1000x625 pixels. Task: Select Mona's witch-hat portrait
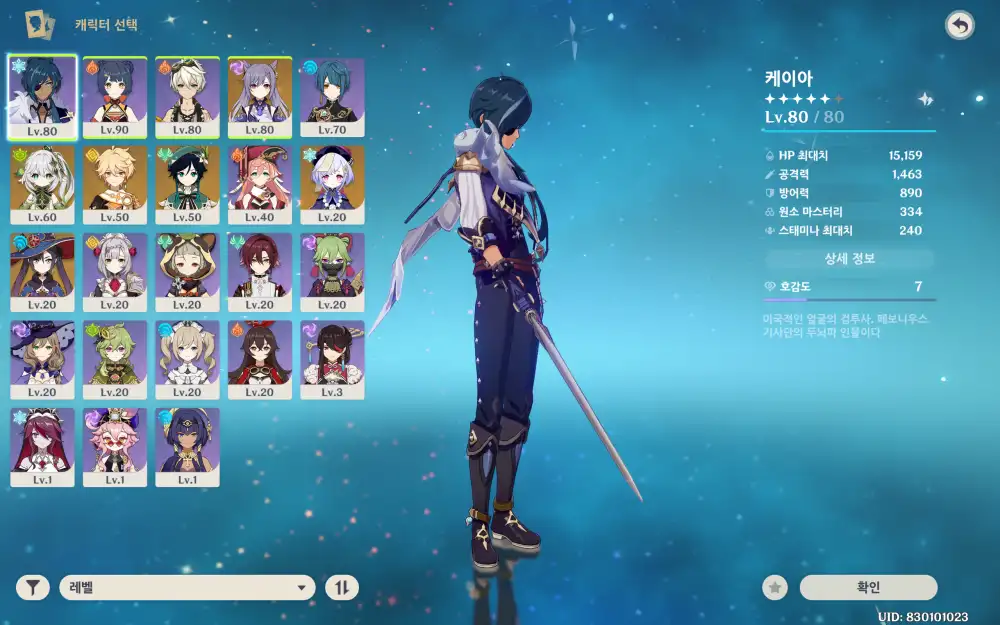click(x=42, y=271)
